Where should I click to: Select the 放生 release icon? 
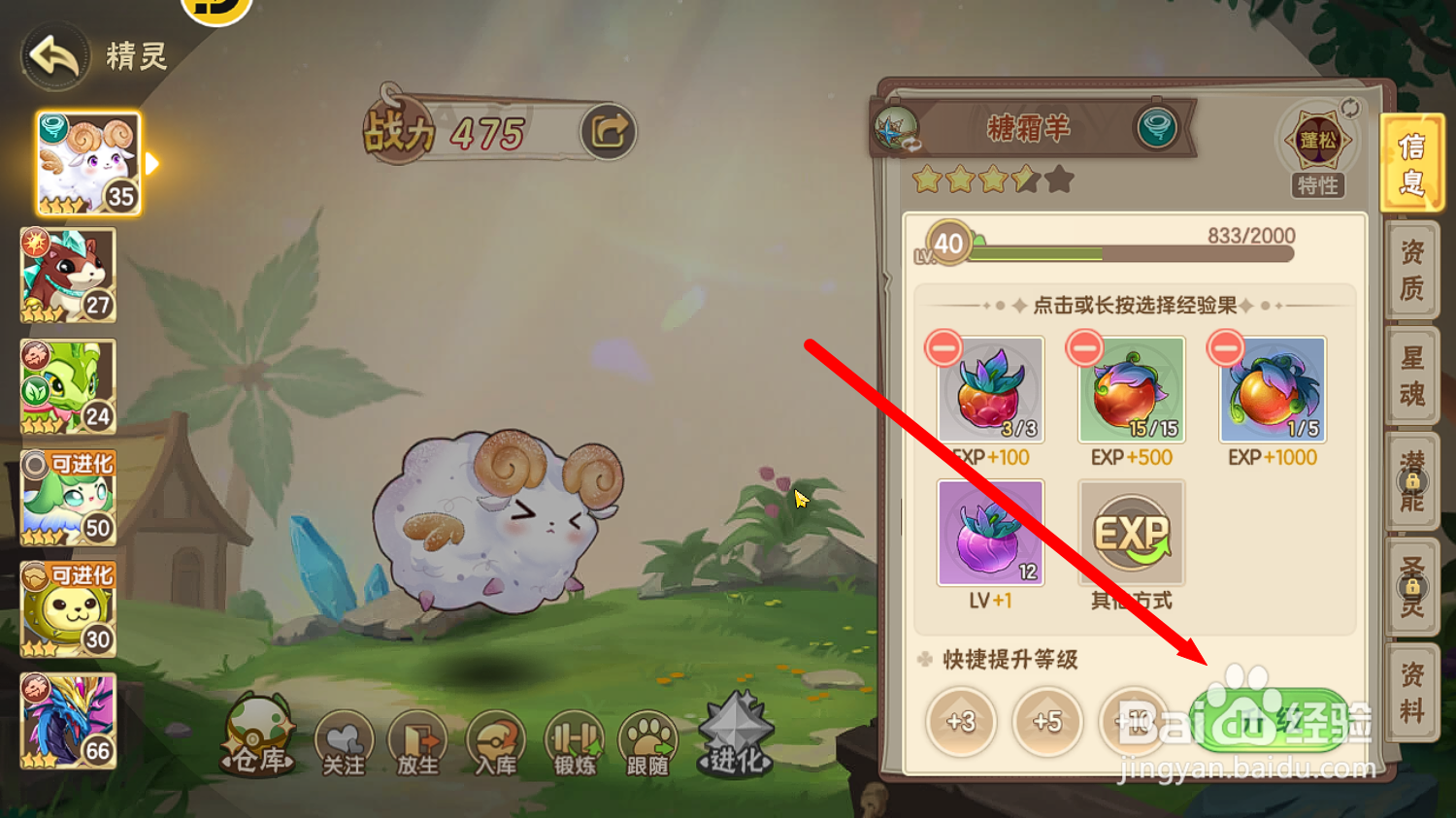tap(417, 740)
